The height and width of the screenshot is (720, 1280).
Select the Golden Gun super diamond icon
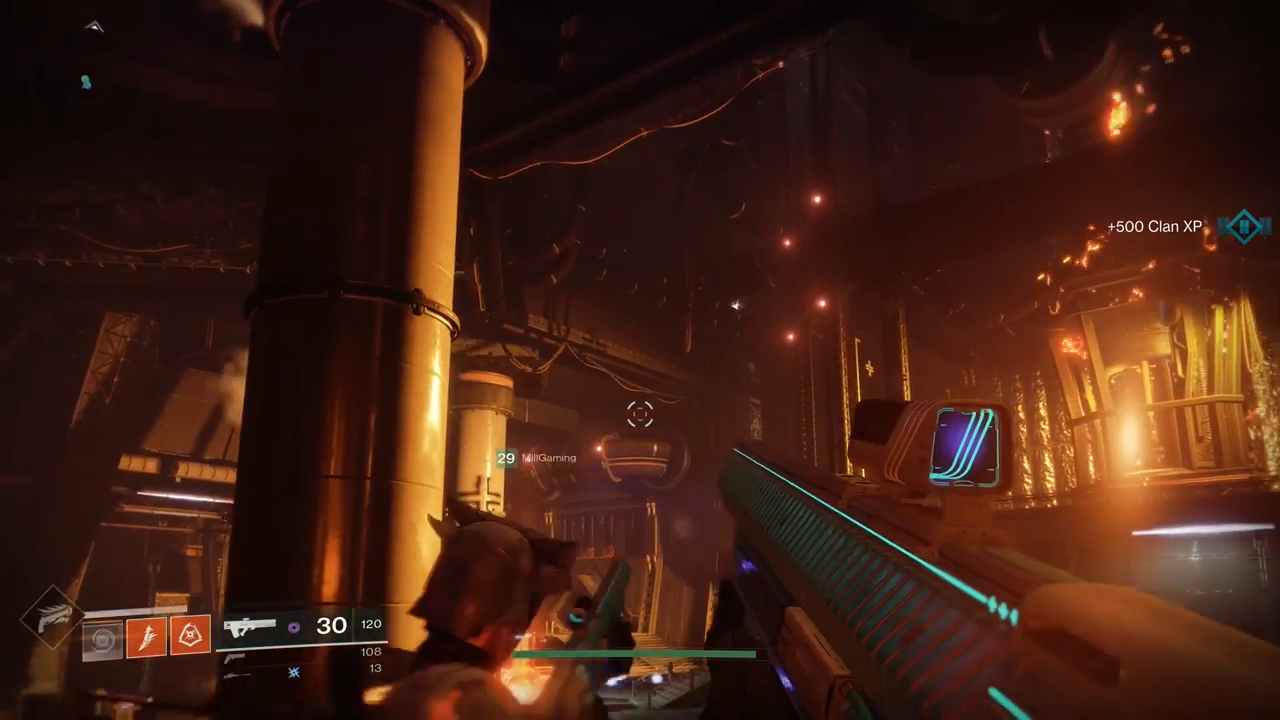pyautogui.click(x=51, y=618)
